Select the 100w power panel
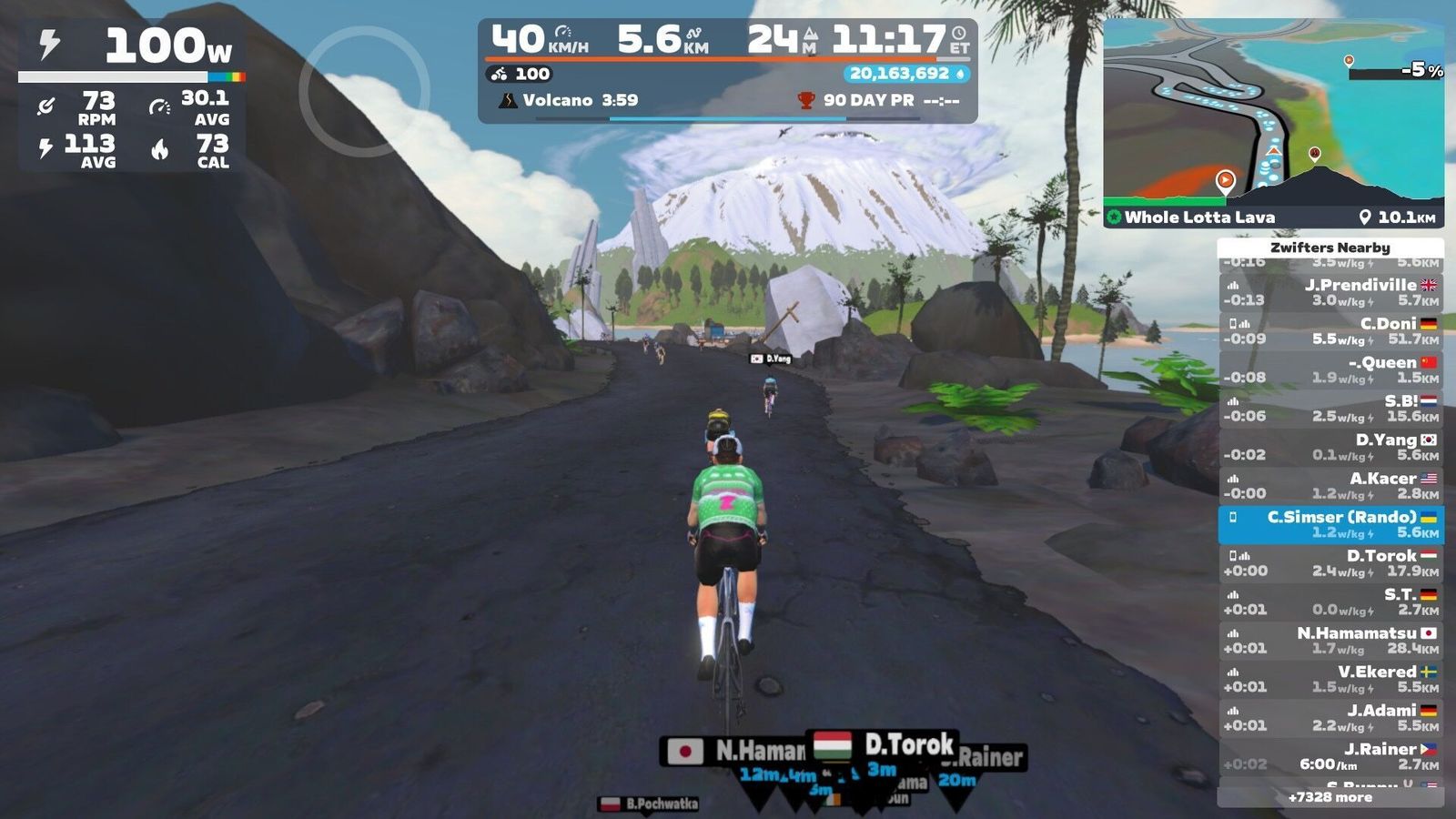 (x=132, y=45)
